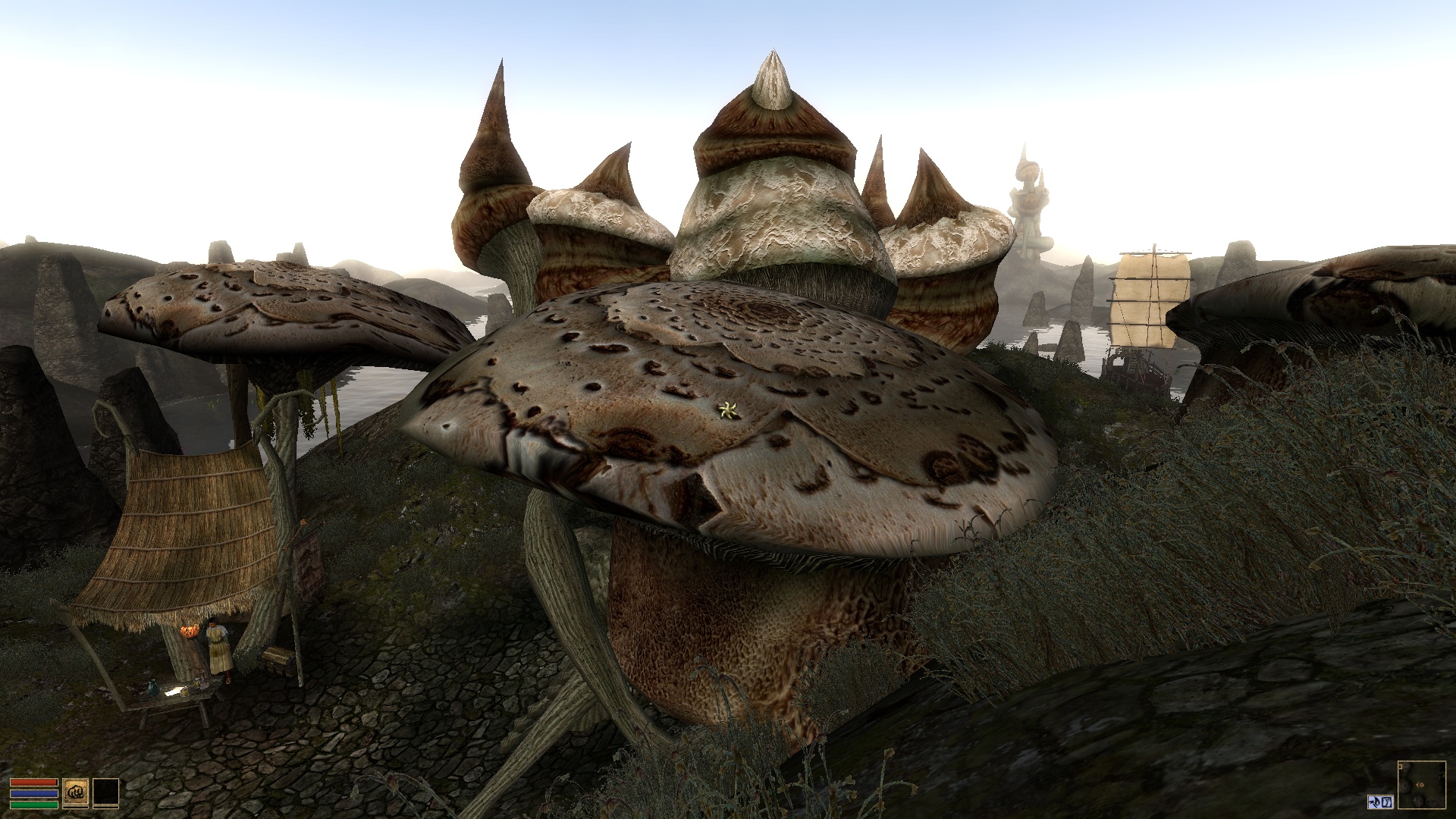Click the player arrow marker on the minimap
Viewport: 1456px width, 819px height.
[x=1420, y=784]
